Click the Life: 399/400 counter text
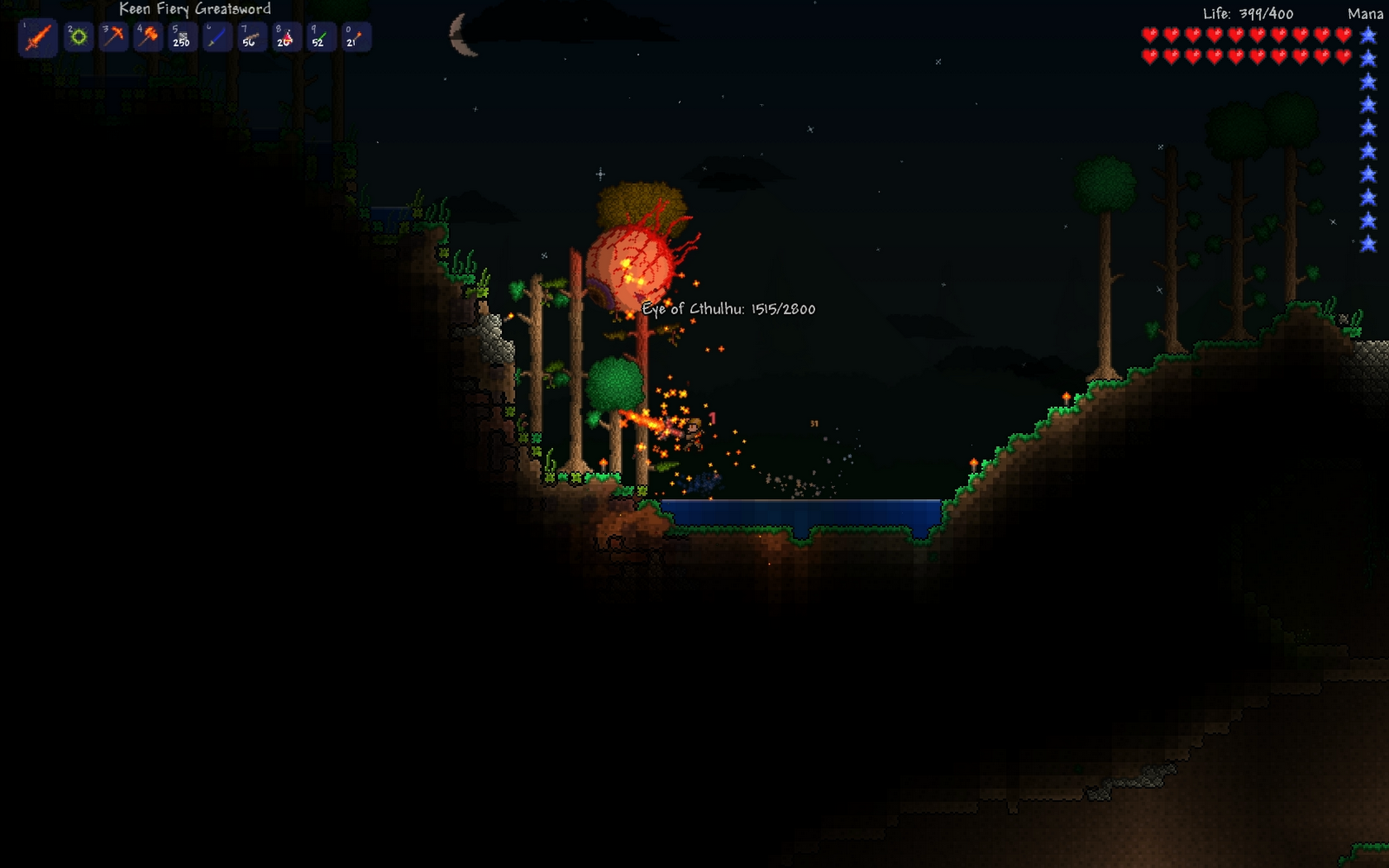The image size is (1389, 868). coord(1247,14)
